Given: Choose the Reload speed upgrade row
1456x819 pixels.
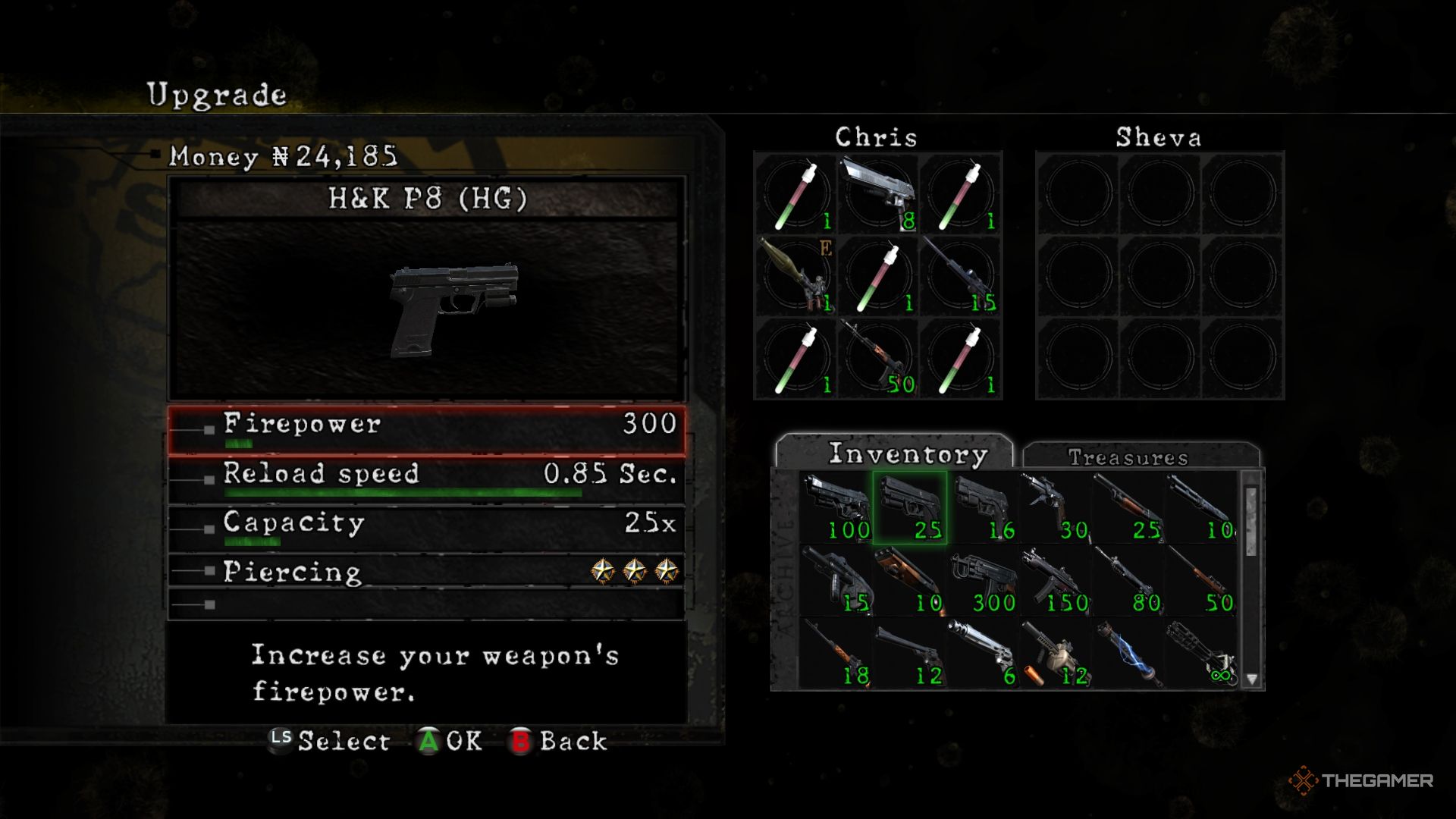Looking at the screenshot, I should coord(426,479).
